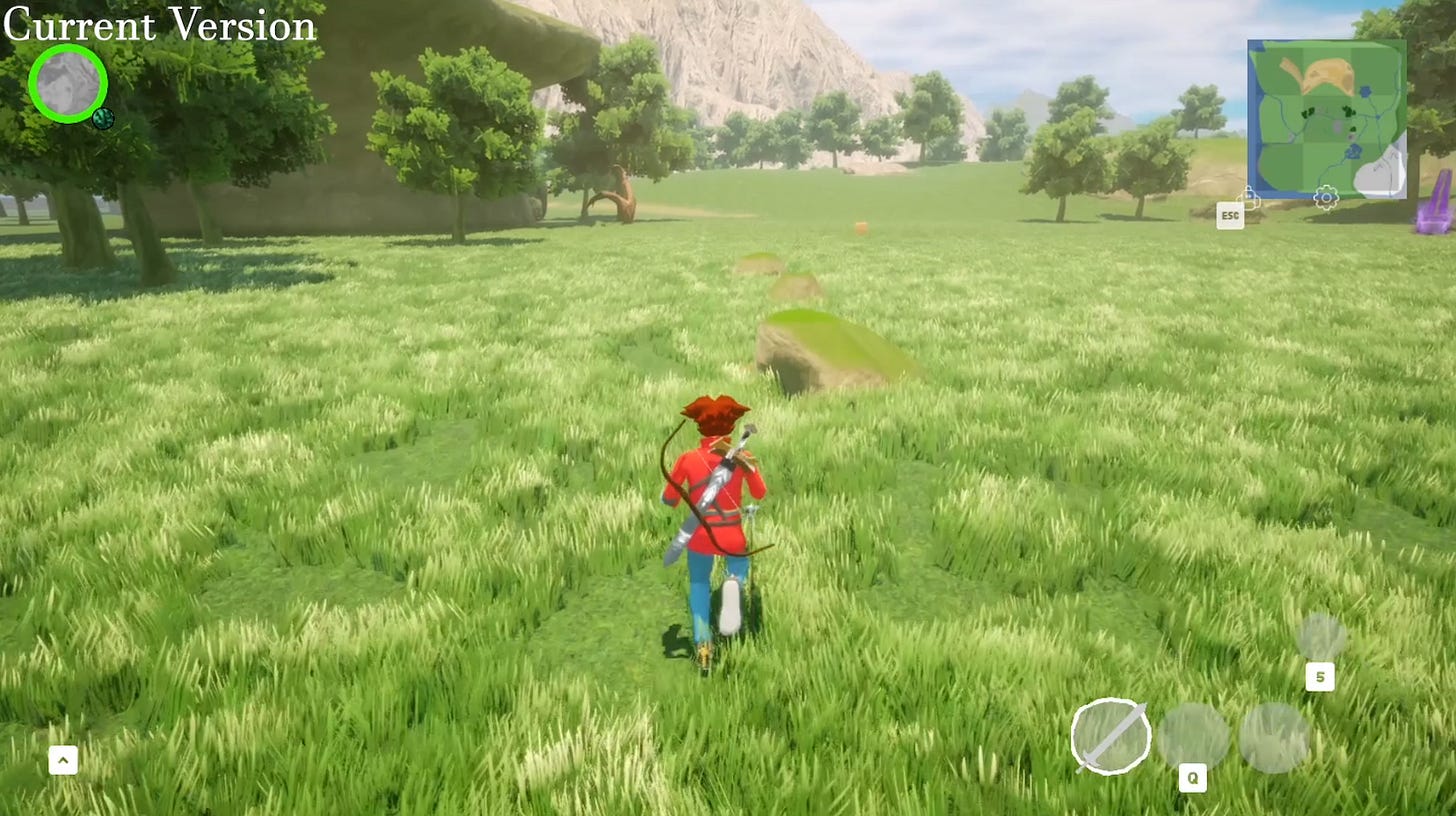The image size is (1456, 816).
Task: Select the green gem badge beside the portrait
Action: [x=103, y=119]
